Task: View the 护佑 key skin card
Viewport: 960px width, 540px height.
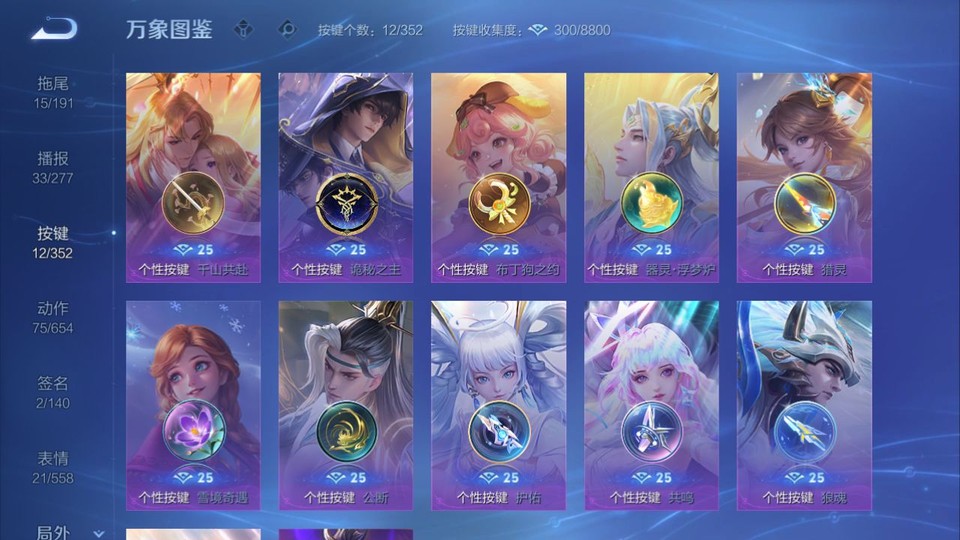Action: click(498, 405)
